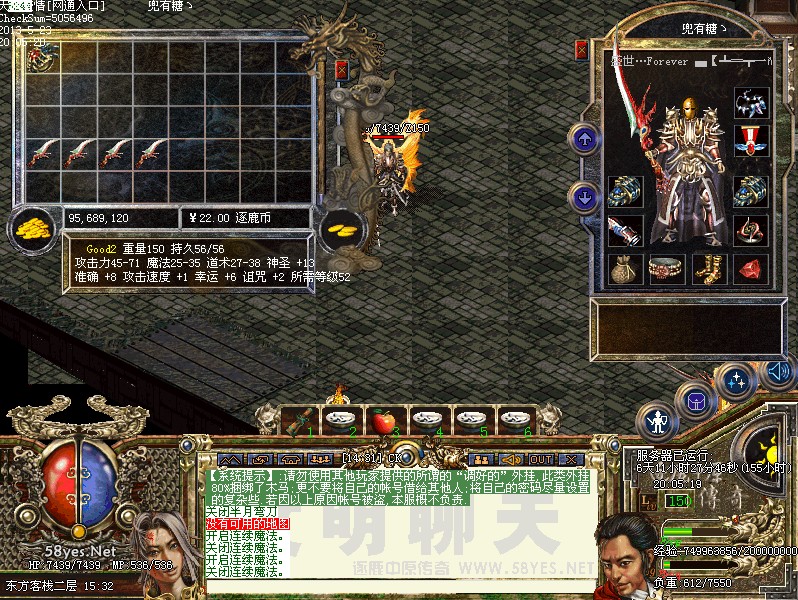Select the equipped belt slot

pos(667,268)
